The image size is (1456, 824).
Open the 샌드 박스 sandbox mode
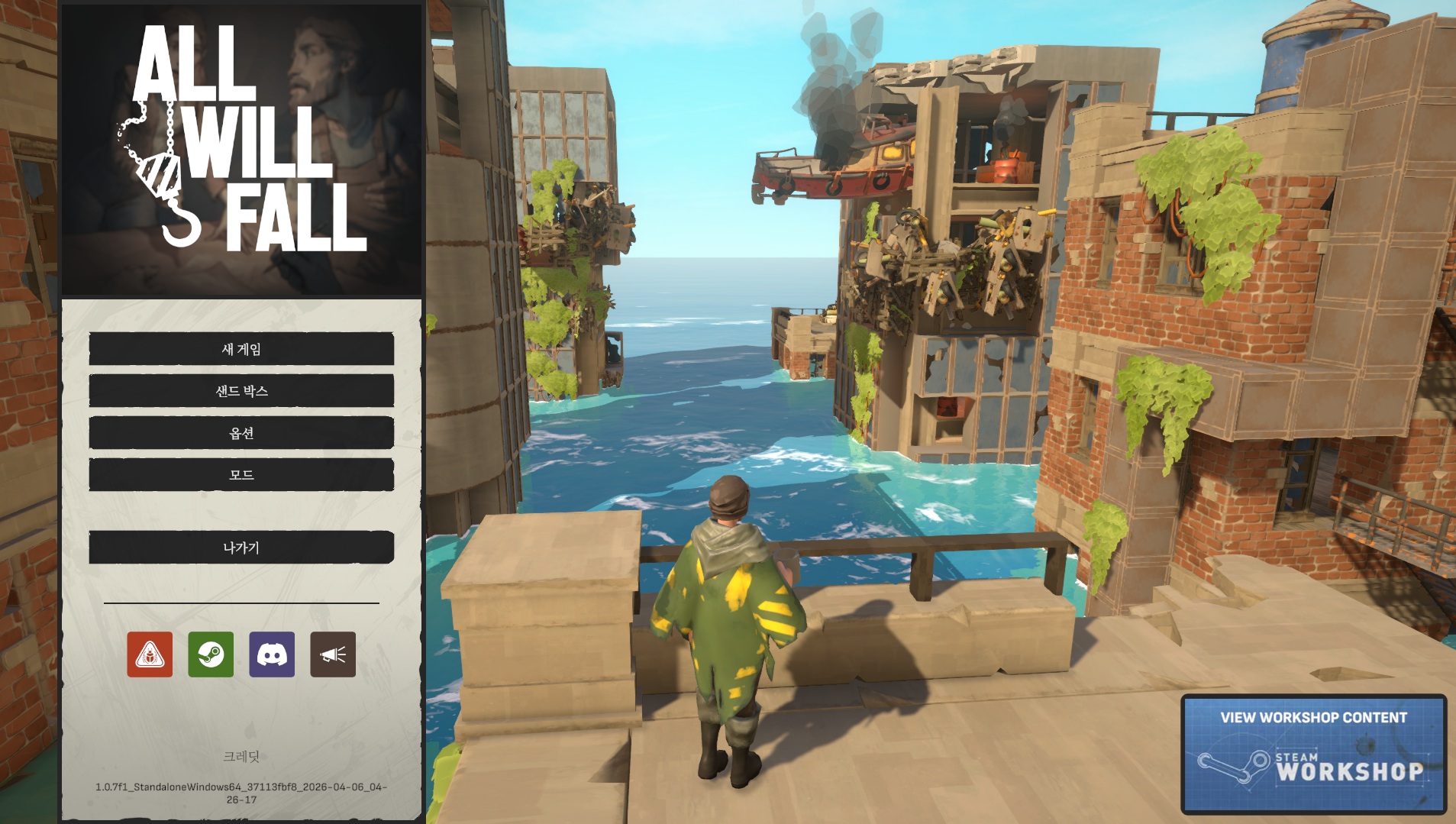click(x=241, y=391)
